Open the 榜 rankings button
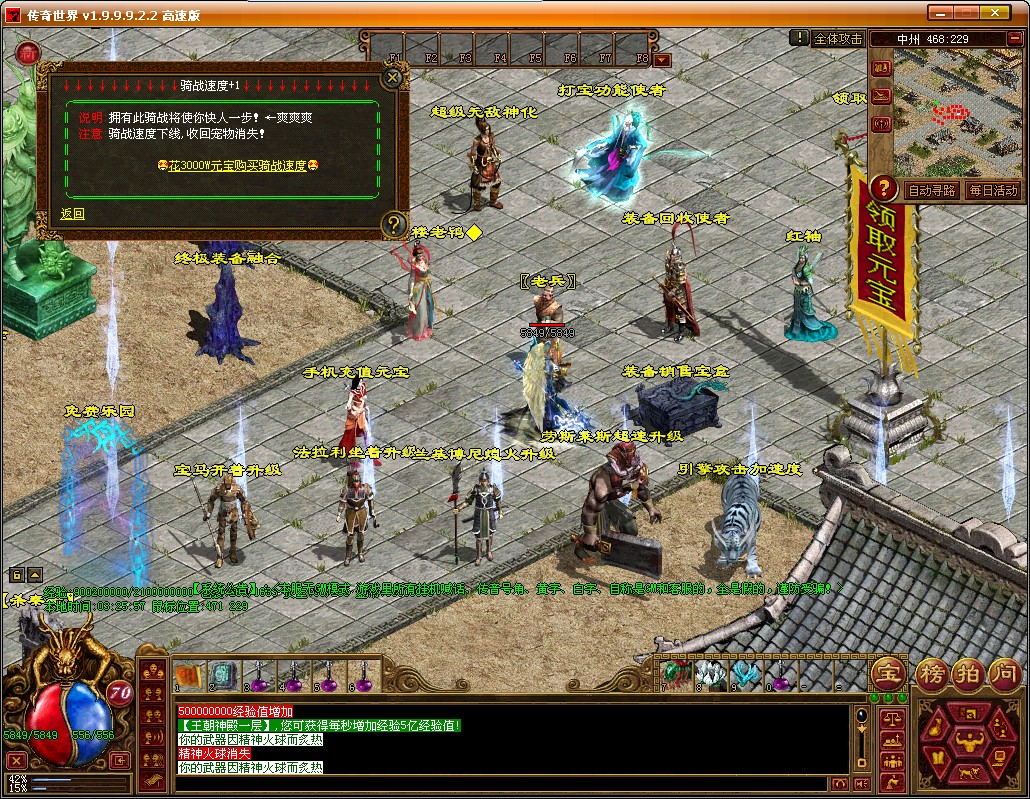Screen dimensions: 1030x799 coord(930,674)
